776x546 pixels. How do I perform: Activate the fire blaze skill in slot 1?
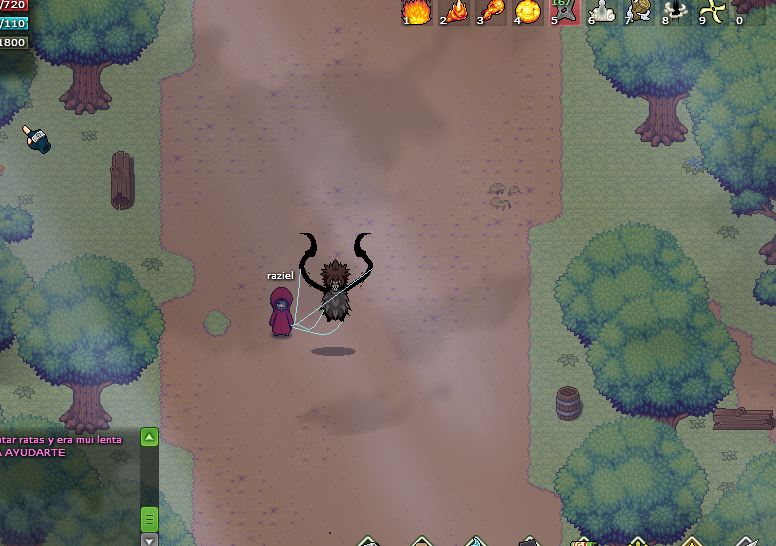point(417,12)
